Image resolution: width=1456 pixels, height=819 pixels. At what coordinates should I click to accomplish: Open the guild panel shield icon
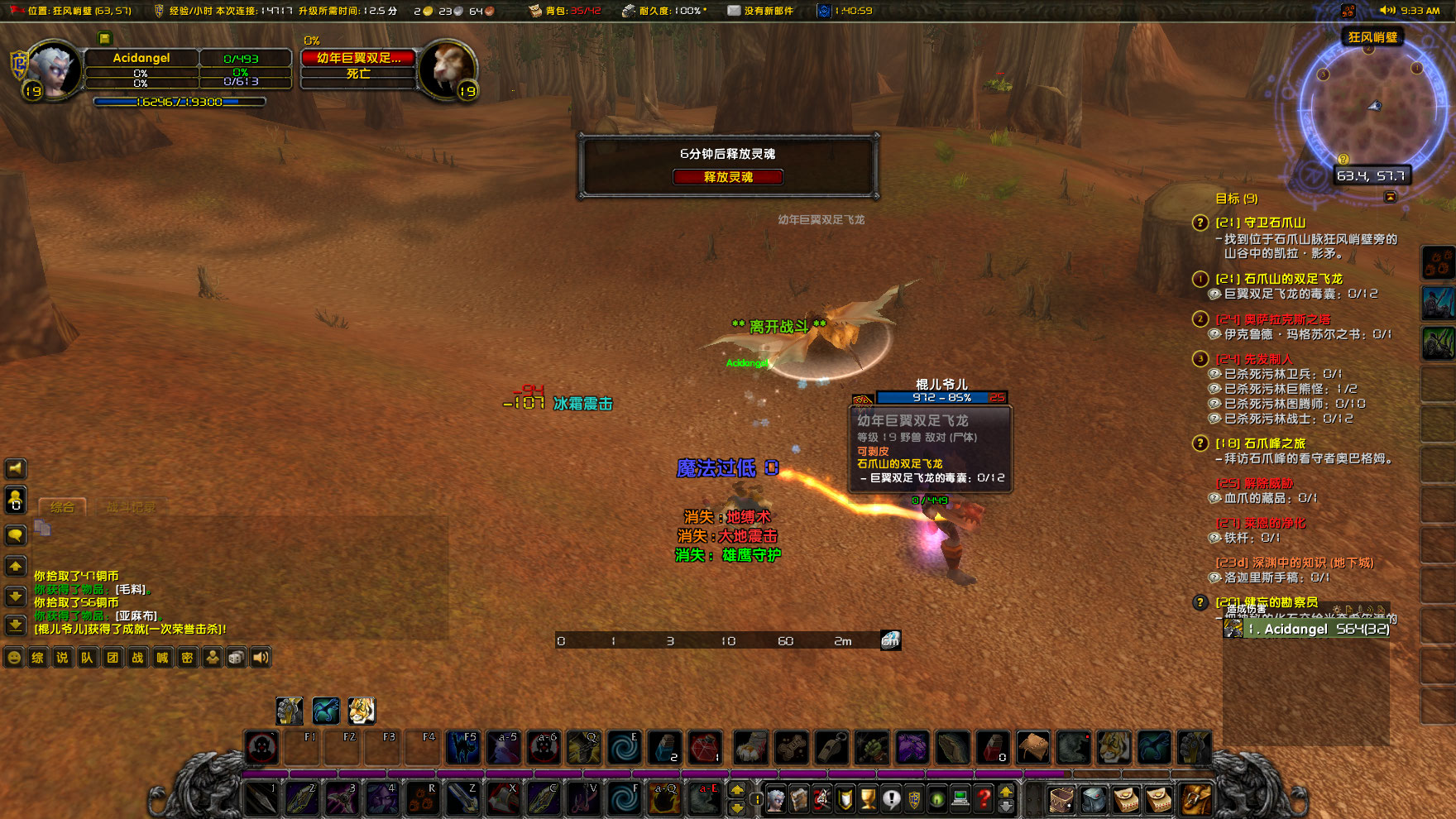click(914, 799)
